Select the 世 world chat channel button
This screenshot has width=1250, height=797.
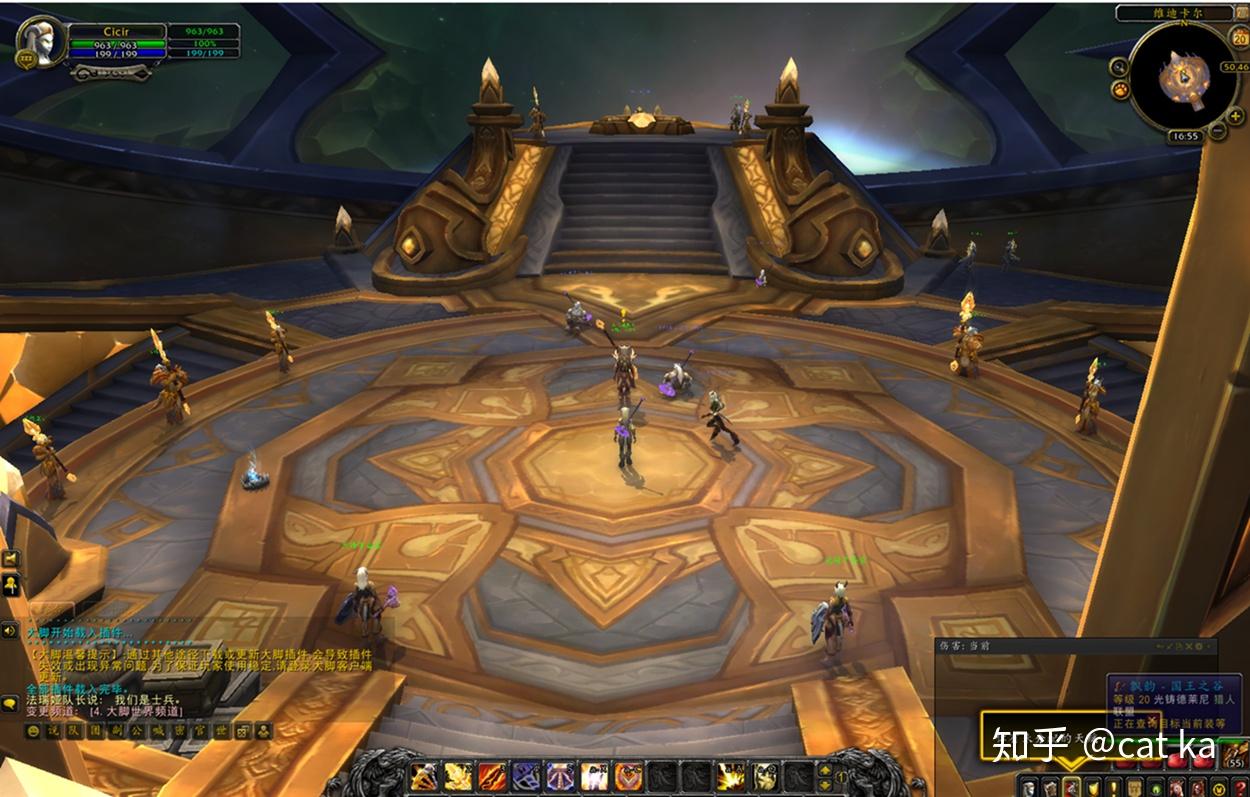[222, 732]
